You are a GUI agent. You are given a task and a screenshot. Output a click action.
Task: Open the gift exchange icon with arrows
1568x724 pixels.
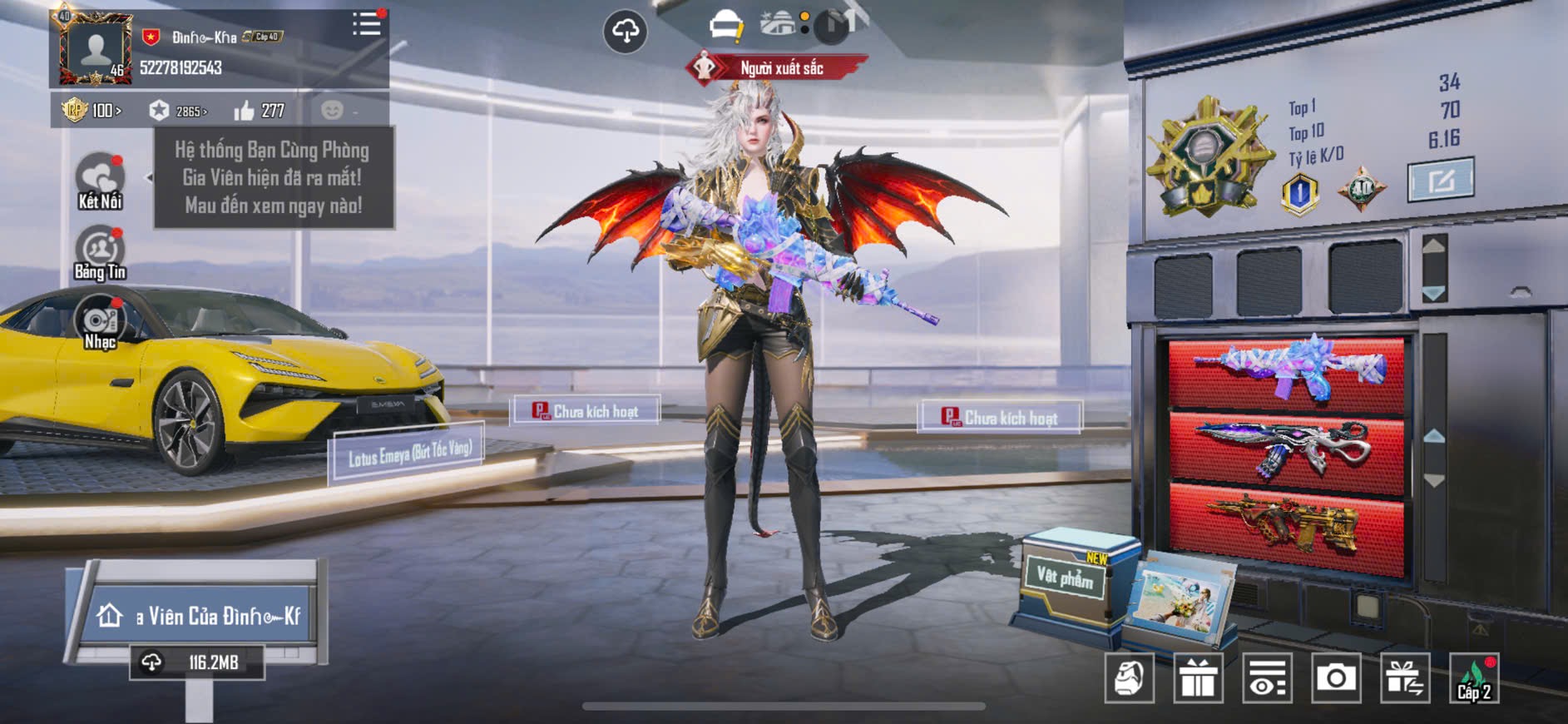point(1405,678)
